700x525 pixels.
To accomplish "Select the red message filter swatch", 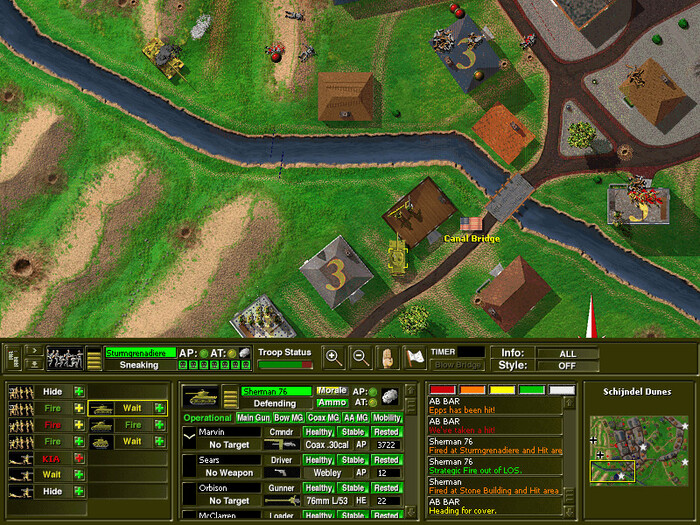I will click(x=441, y=390).
